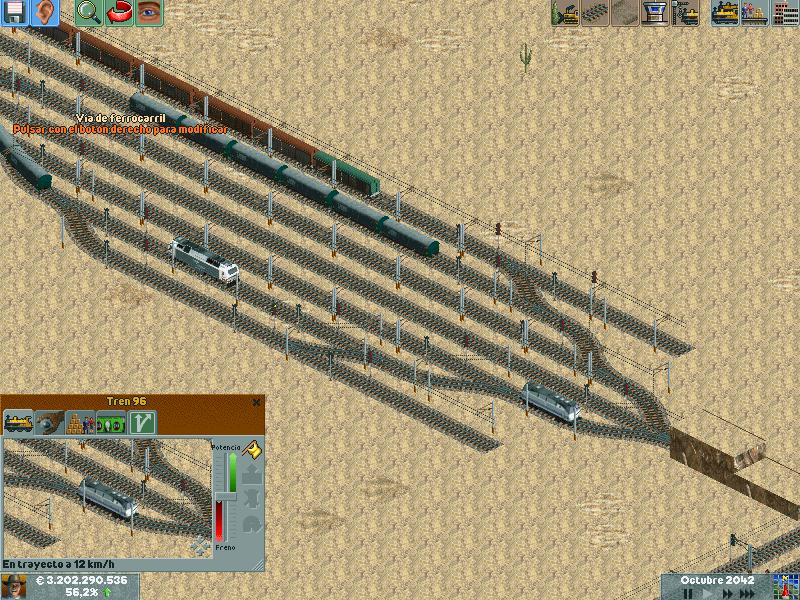Show the vehicle list from the train icon
Image resolution: width=800 pixels, height=600 pixels.
(725, 12)
